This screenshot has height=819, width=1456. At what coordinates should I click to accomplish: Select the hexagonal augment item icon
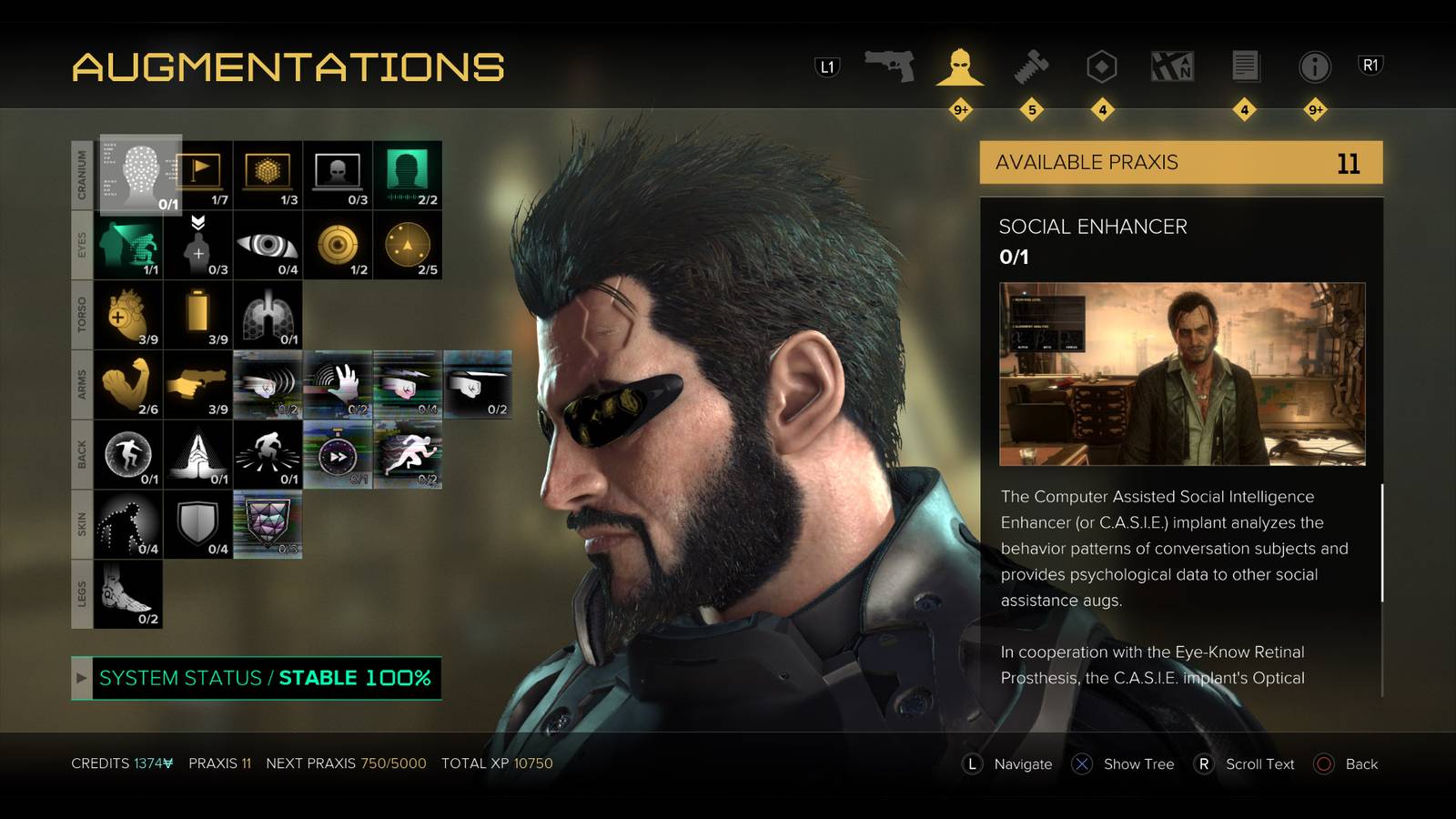(x=1101, y=66)
